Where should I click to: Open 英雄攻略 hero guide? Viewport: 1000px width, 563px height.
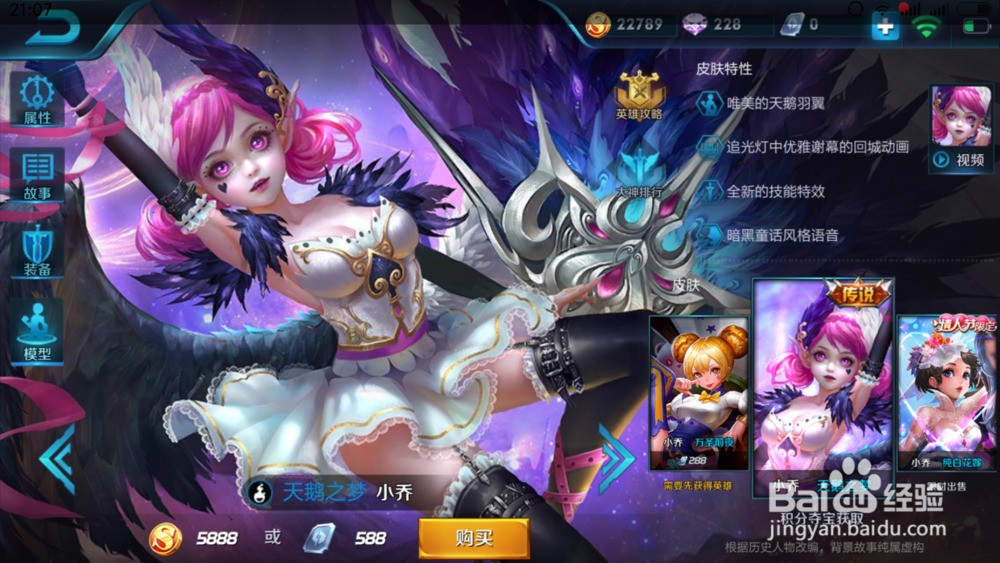pos(640,96)
